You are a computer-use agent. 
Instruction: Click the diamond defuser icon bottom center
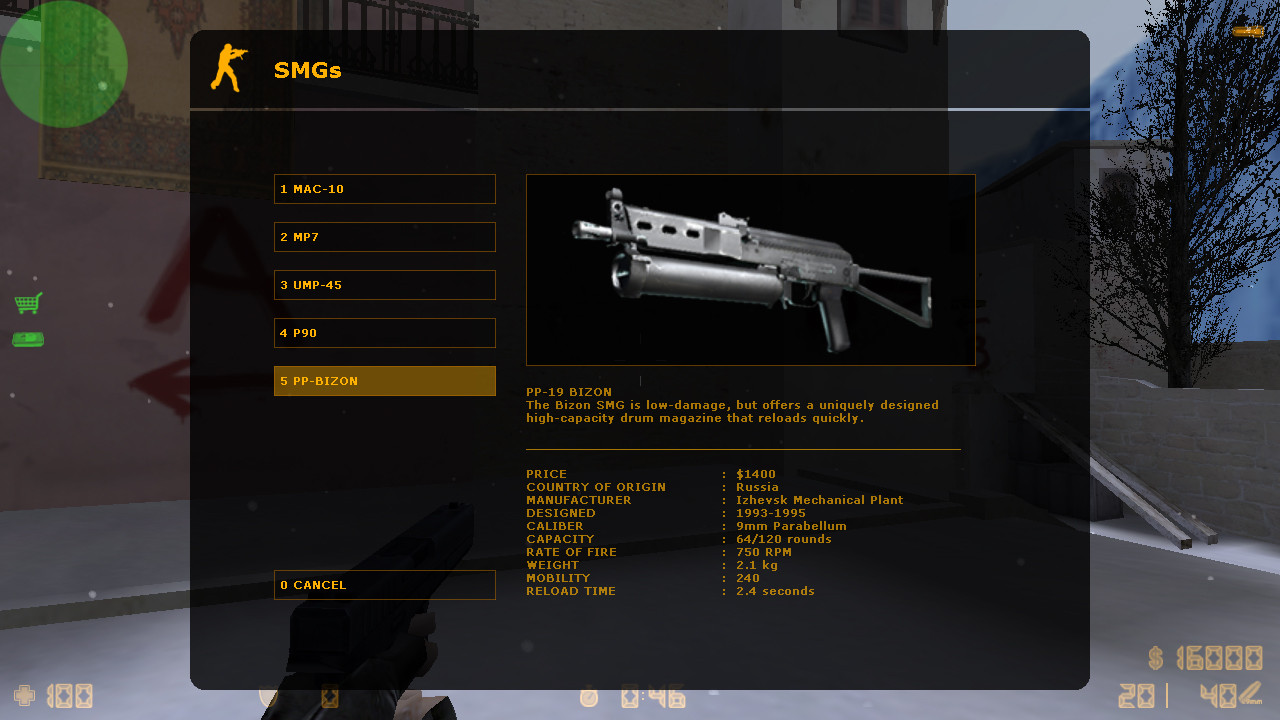click(330, 698)
